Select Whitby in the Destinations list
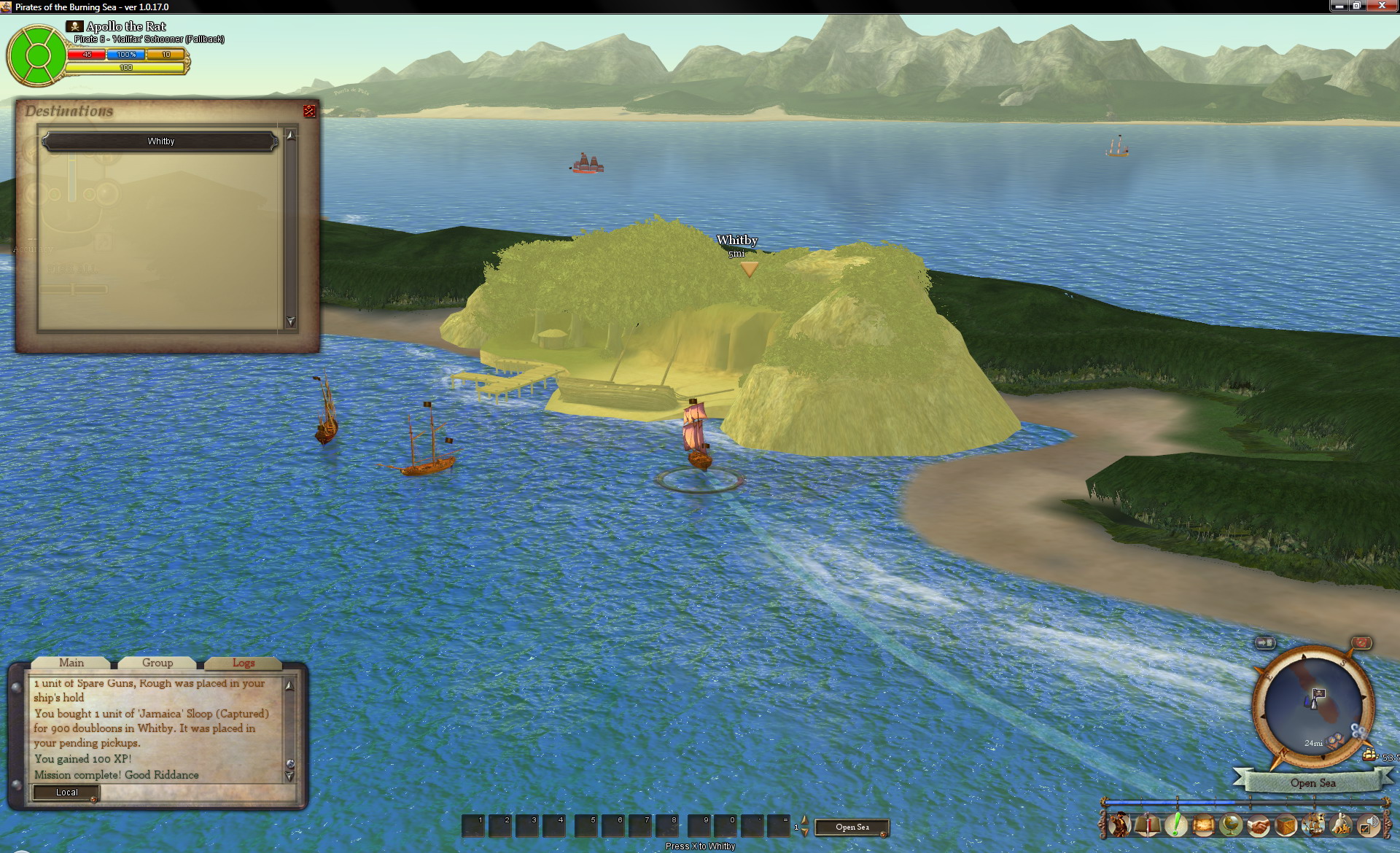The width and height of the screenshot is (1400, 853). [x=160, y=141]
